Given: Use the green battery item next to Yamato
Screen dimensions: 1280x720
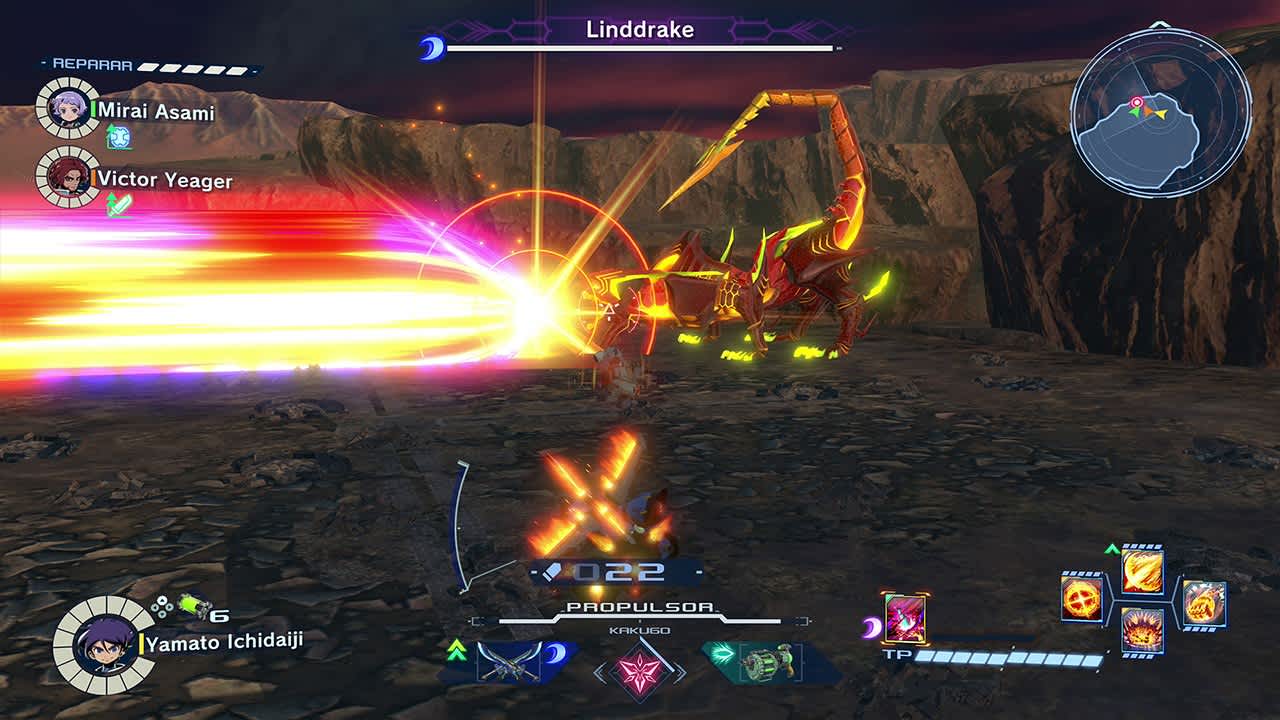Looking at the screenshot, I should pos(192,606).
